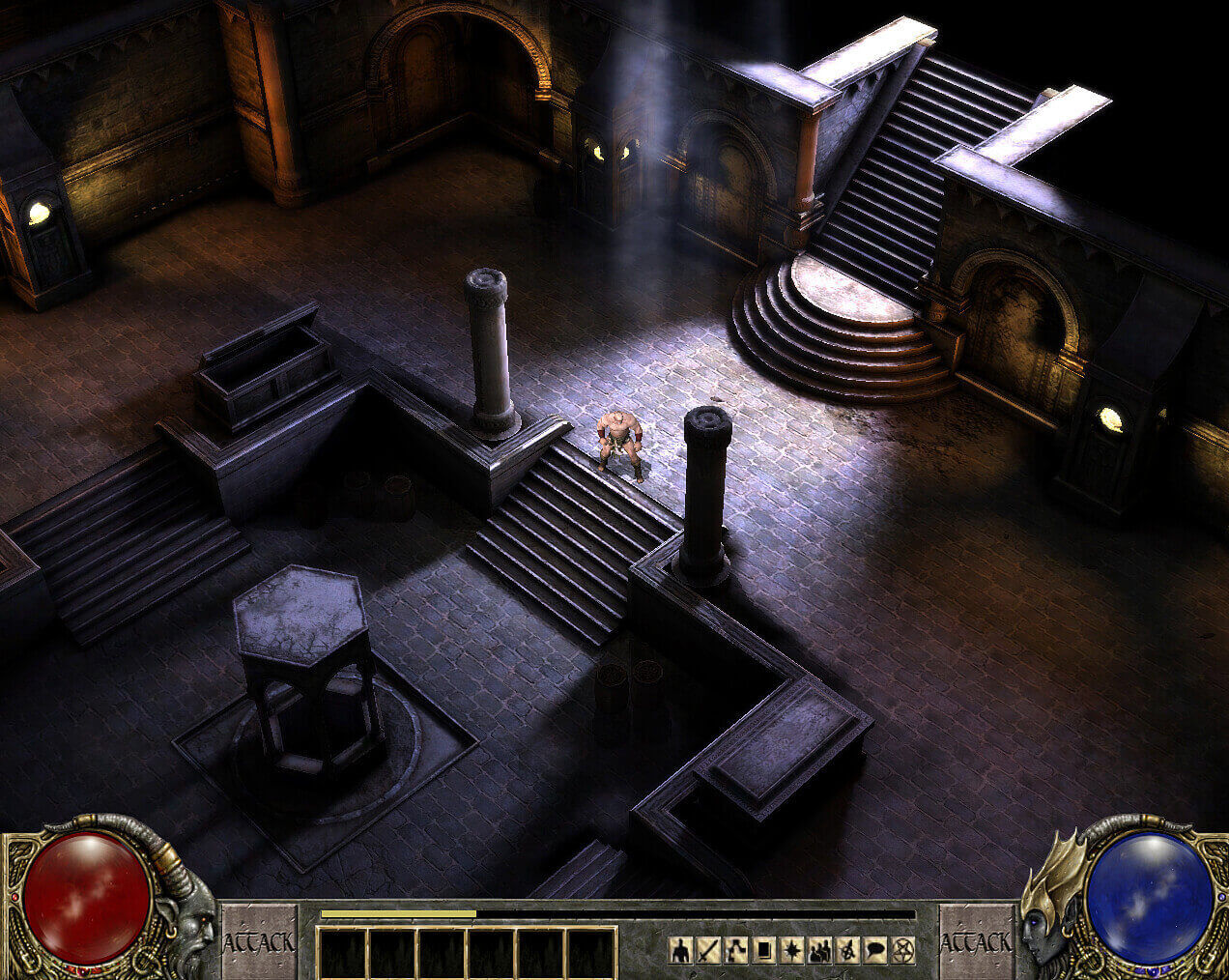Open the character screen body icon

coord(680,951)
